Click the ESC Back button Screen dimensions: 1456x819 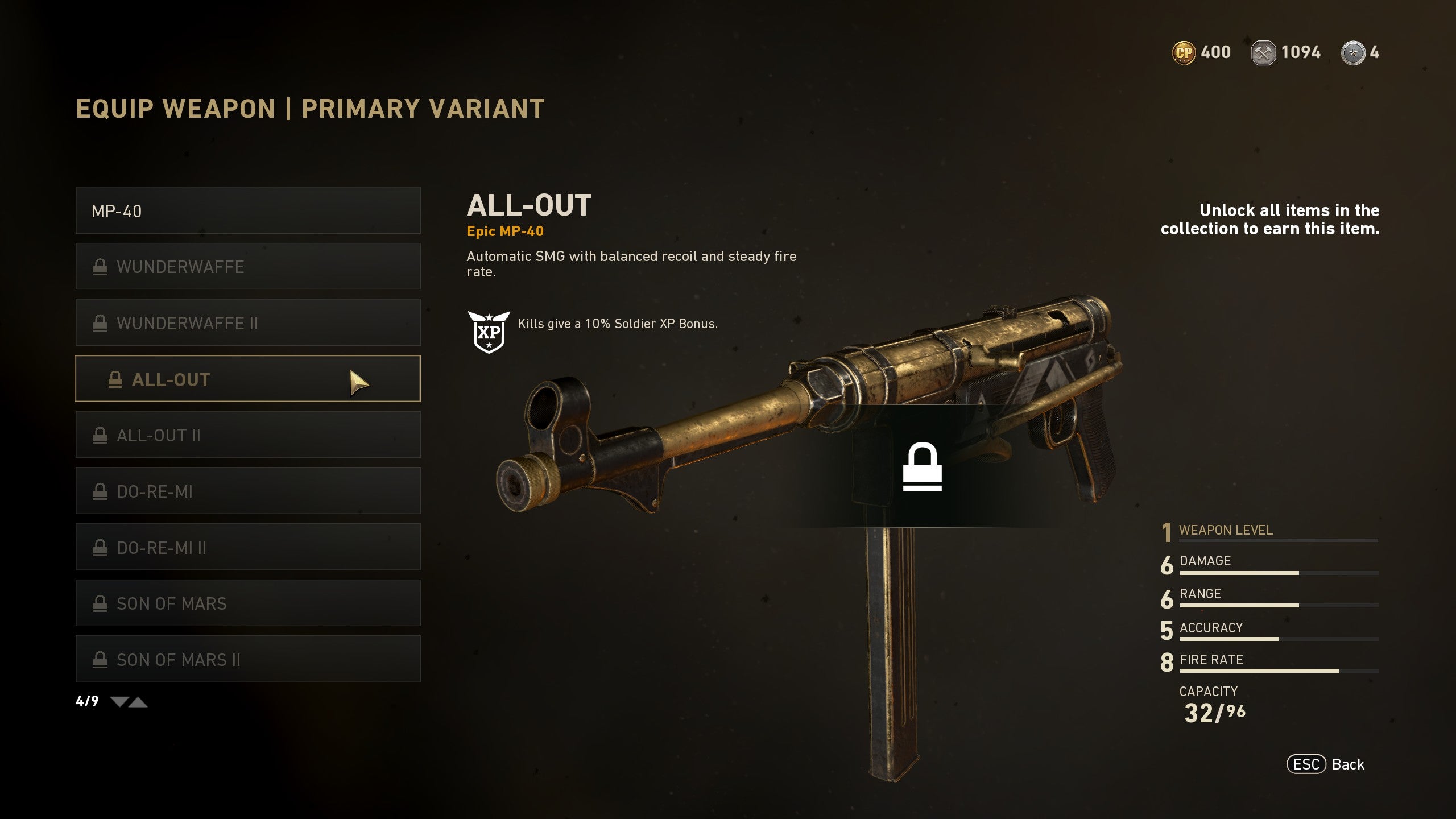(x=1325, y=764)
